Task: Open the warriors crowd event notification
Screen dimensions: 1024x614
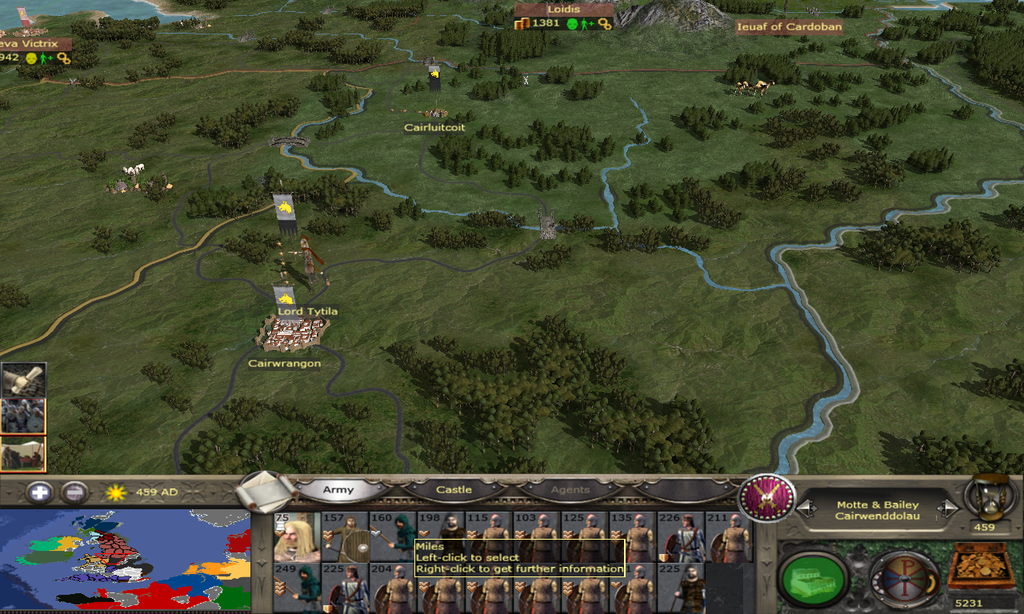Action: 23,416
